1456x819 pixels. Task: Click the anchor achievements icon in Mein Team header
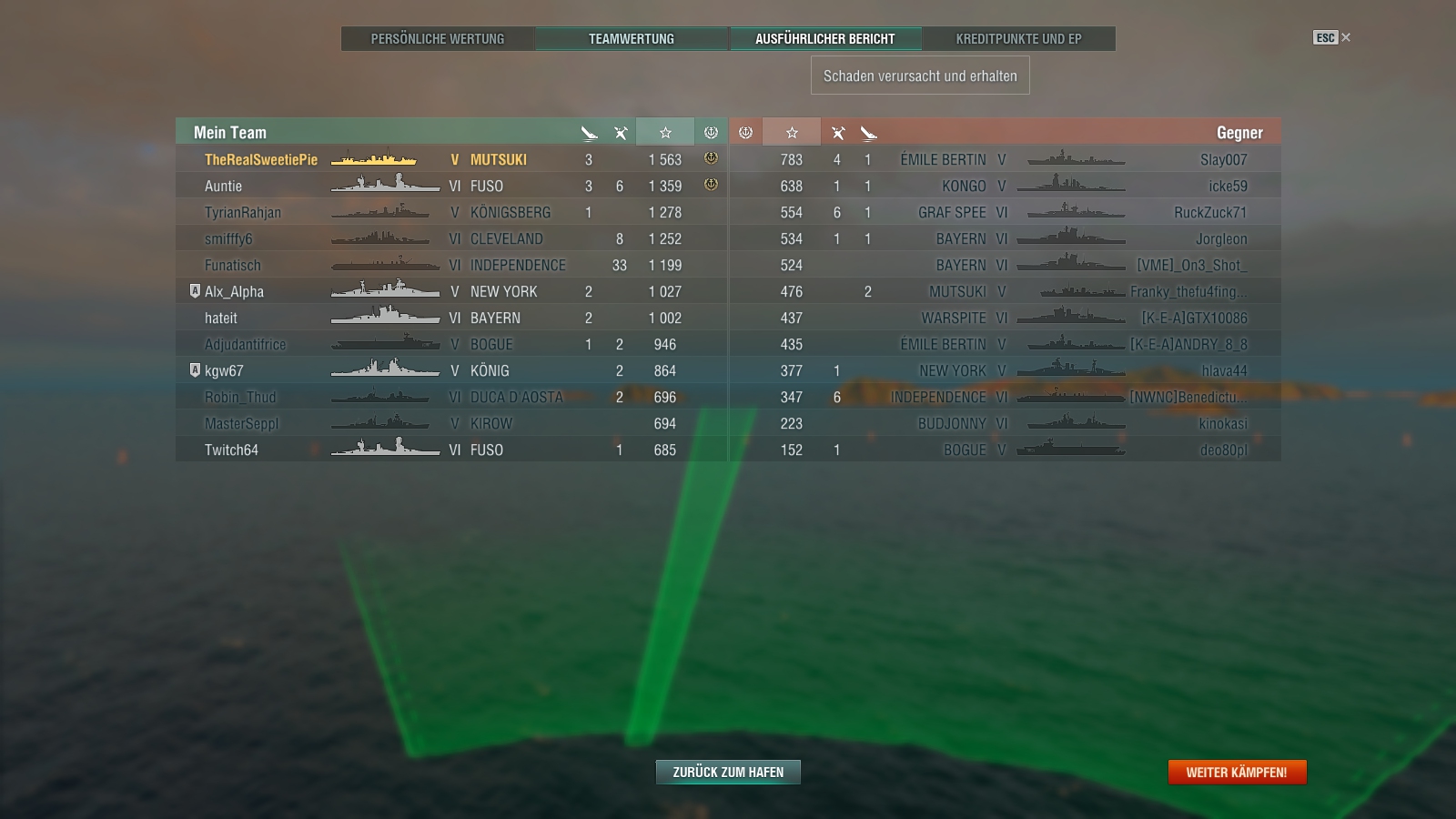(x=710, y=132)
